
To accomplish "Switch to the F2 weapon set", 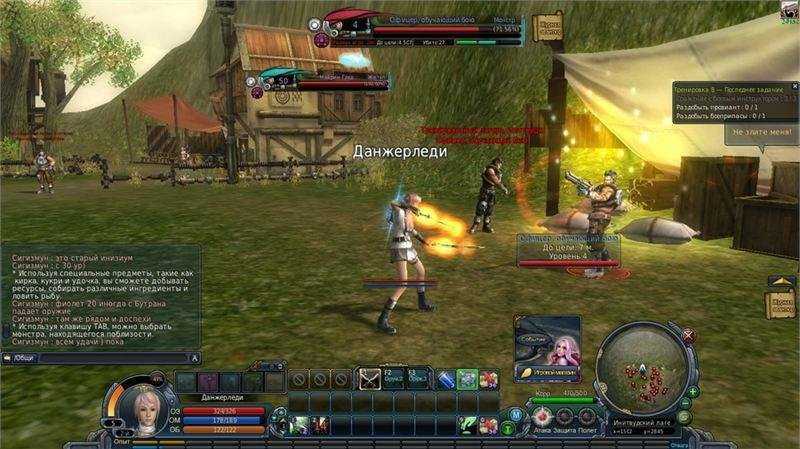I will (394, 379).
